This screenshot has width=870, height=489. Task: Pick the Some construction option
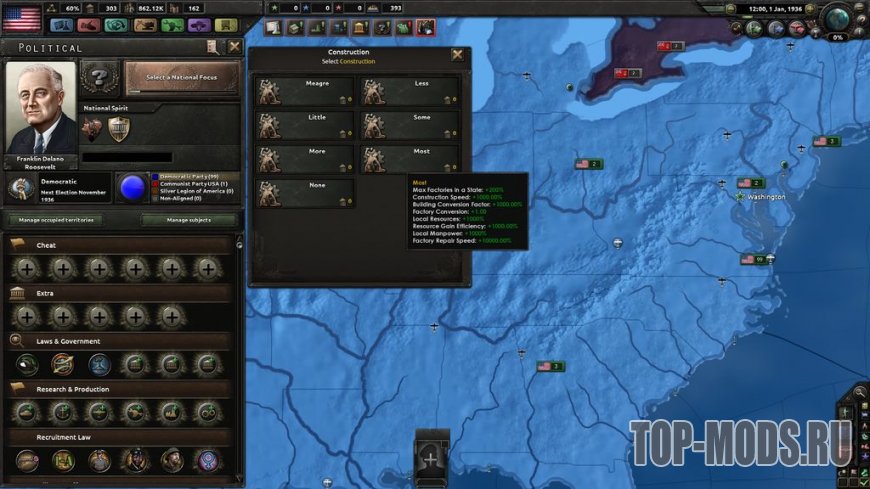point(410,125)
